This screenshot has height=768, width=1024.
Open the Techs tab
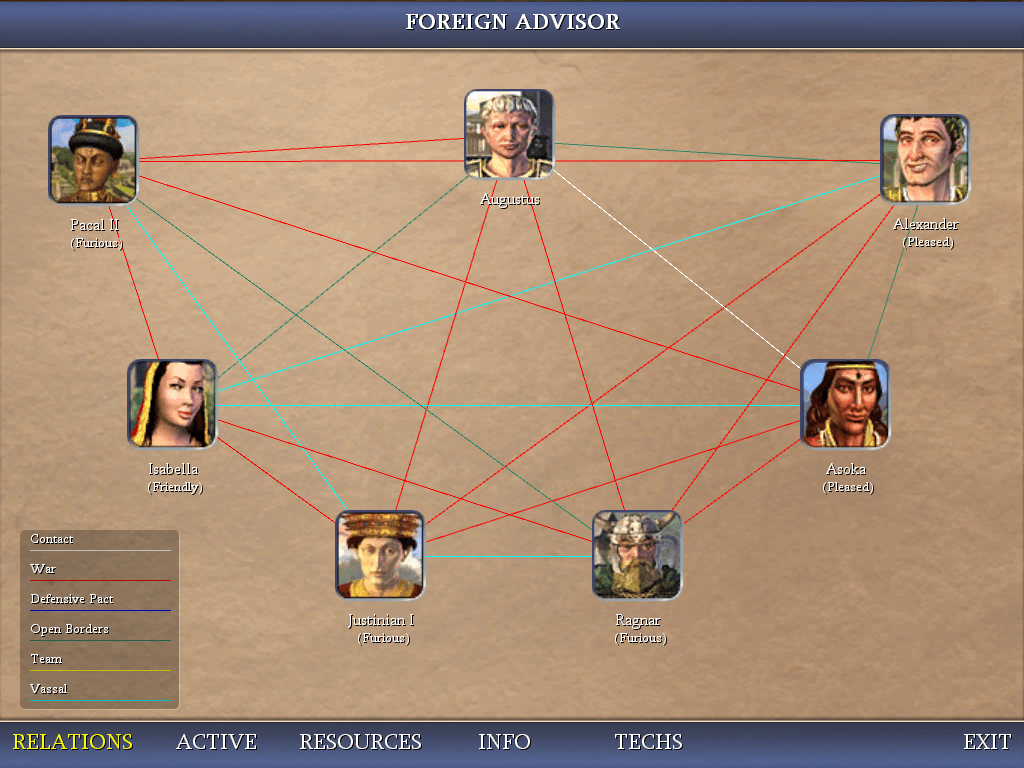coord(648,742)
